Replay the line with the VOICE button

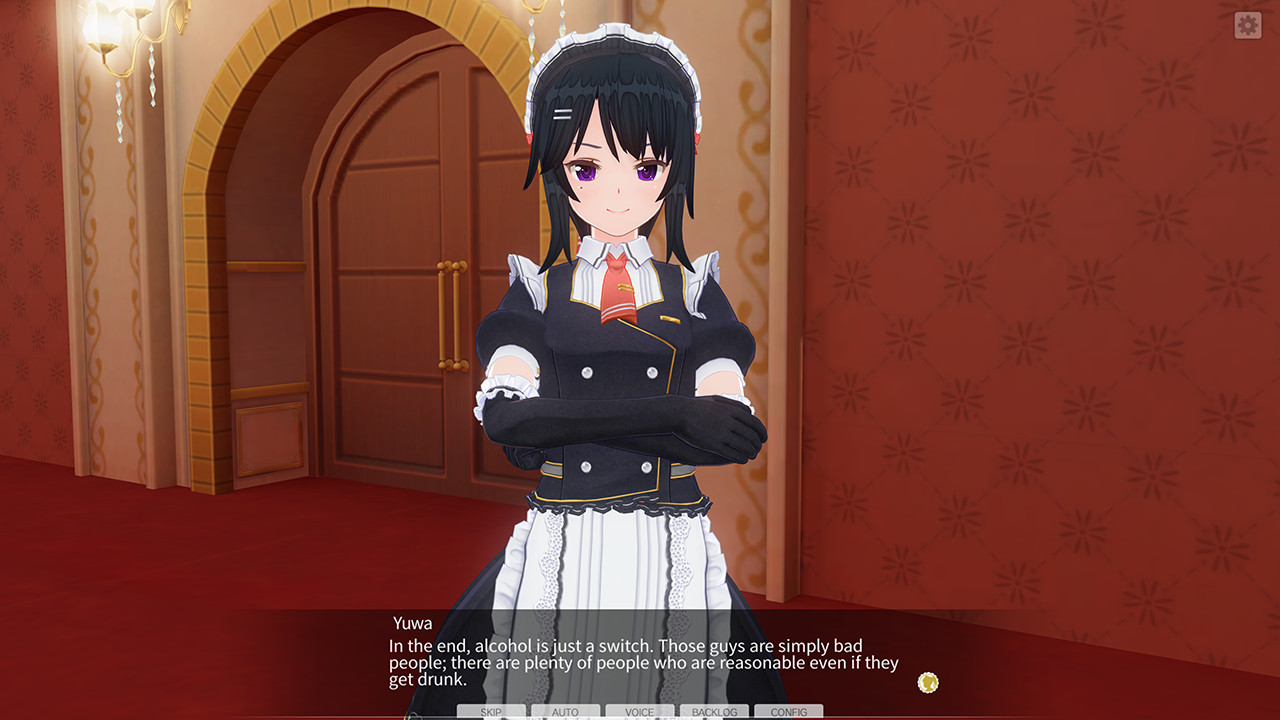tap(639, 712)
